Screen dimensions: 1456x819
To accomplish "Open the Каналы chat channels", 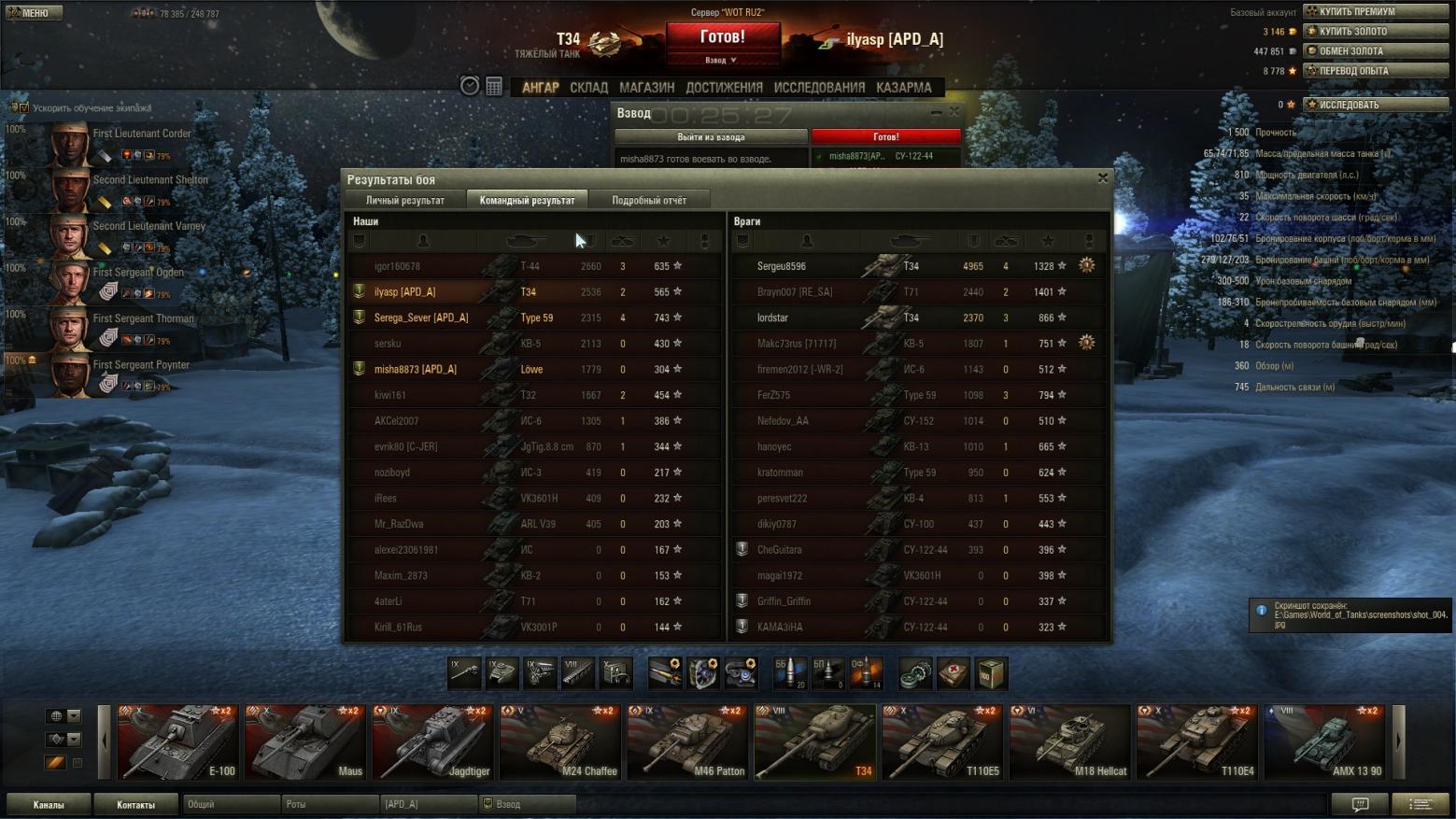I will [49, 804].
